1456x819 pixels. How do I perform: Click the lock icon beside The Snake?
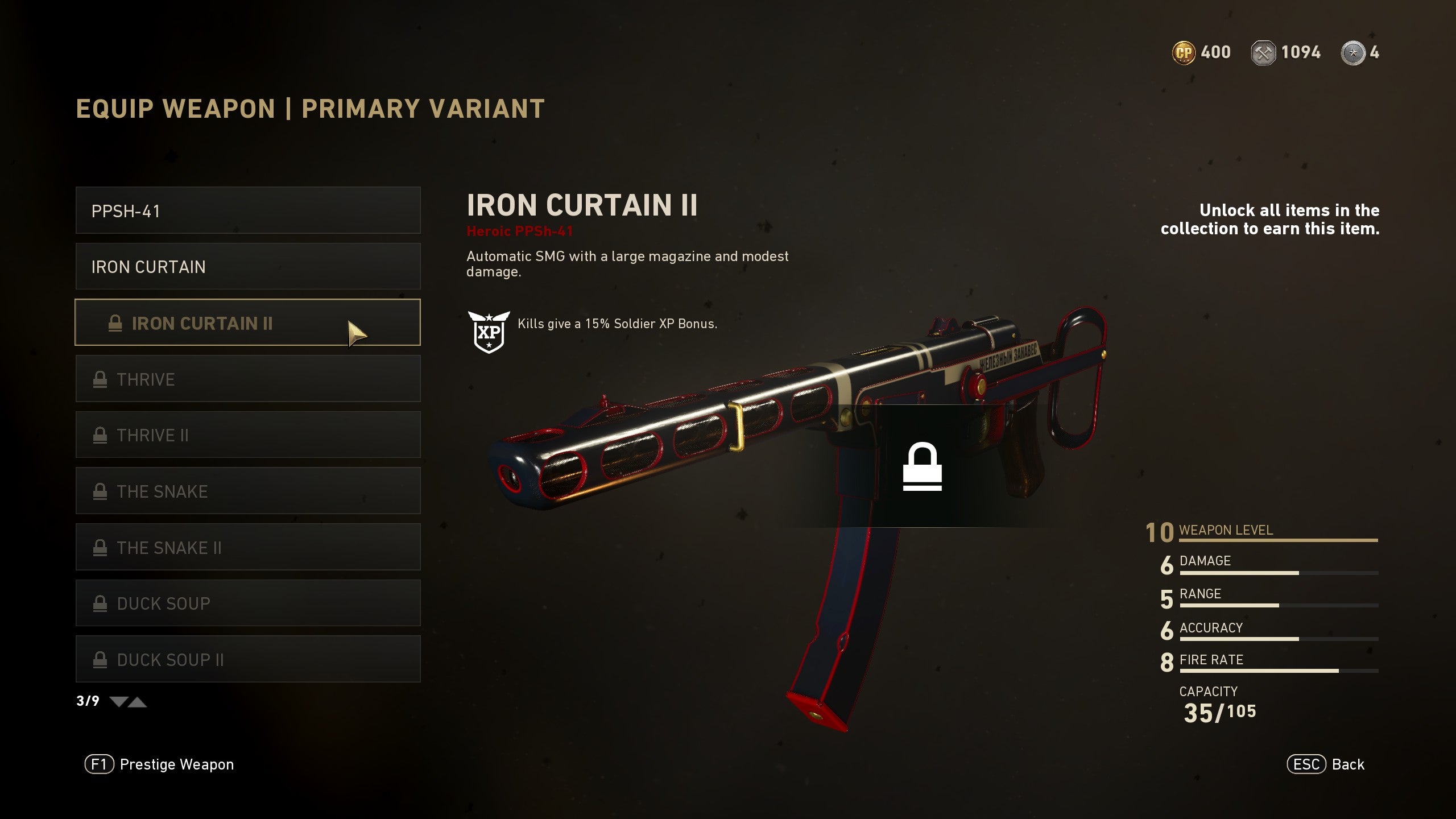101,491
